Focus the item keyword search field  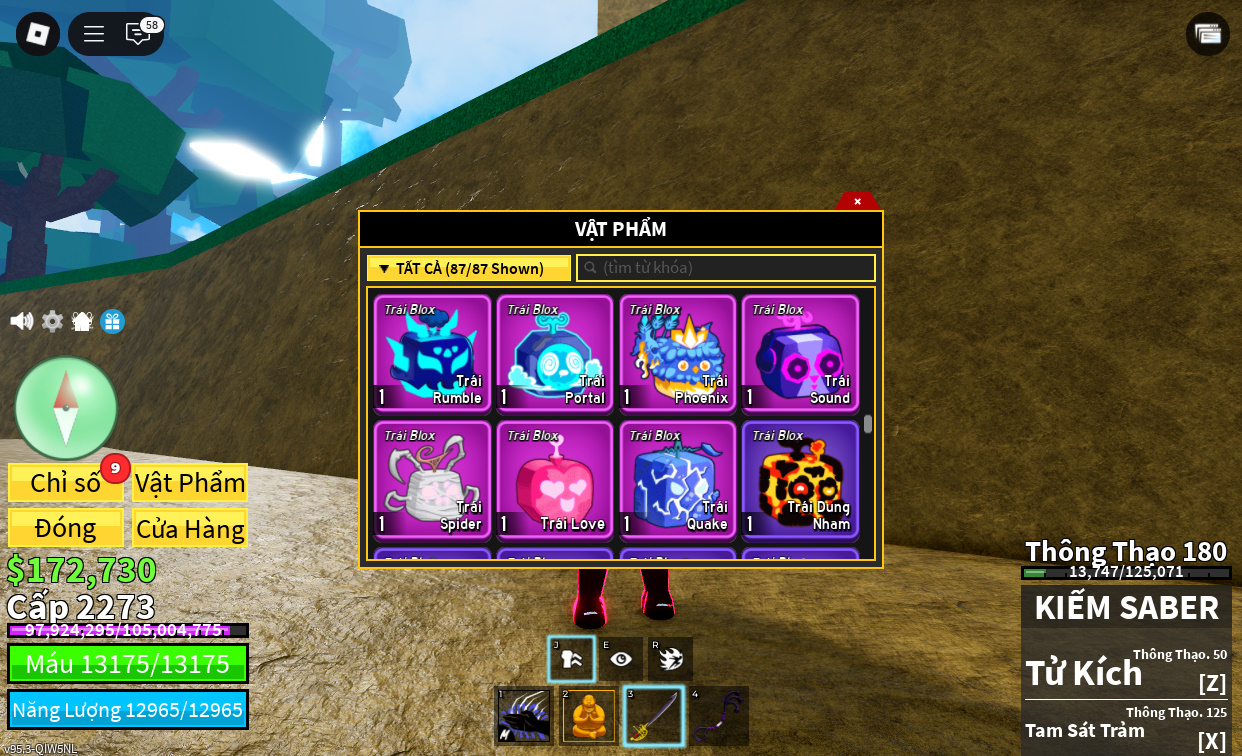pos(726,268)
